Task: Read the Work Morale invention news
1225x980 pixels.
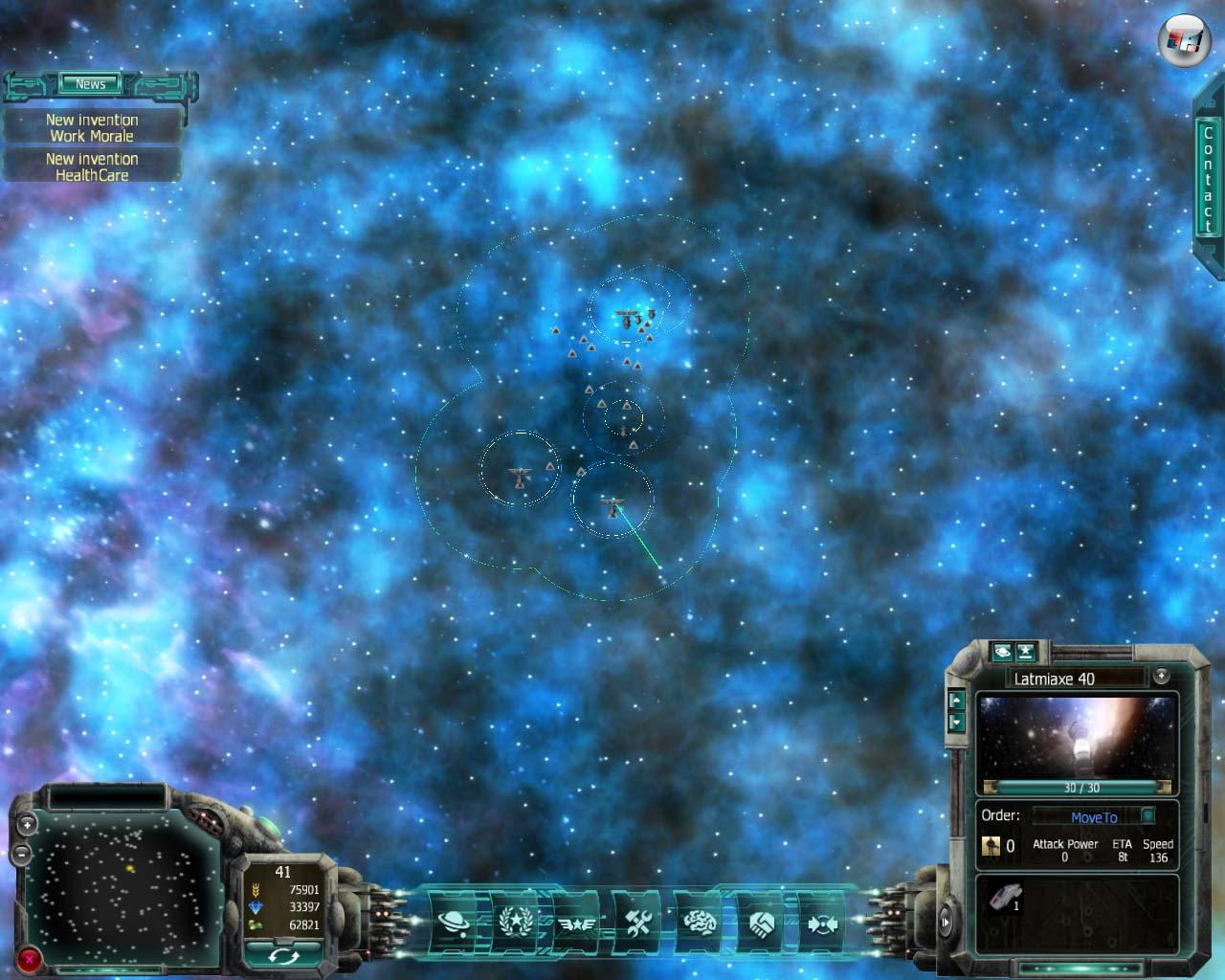Action: (92, 128)
